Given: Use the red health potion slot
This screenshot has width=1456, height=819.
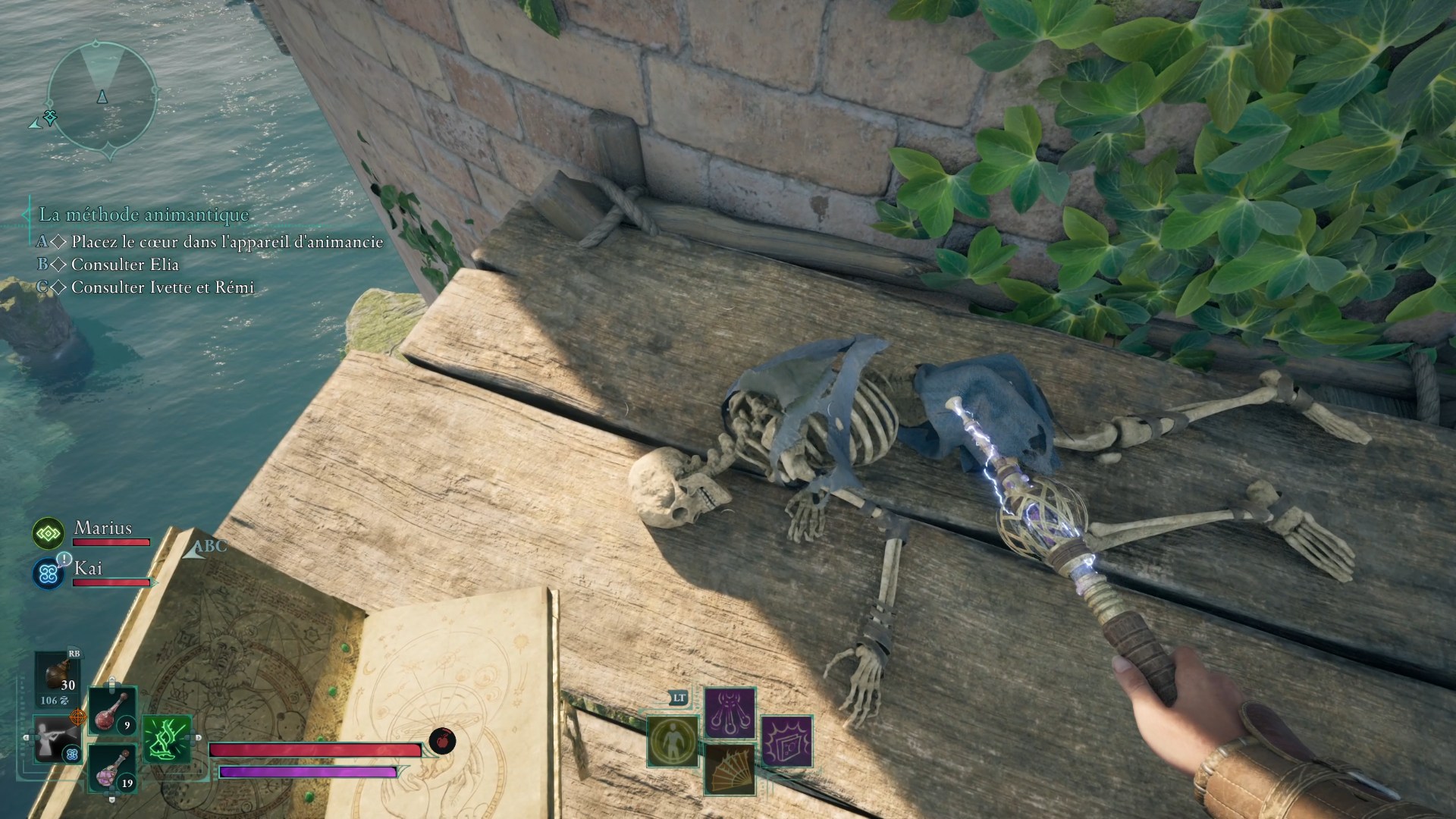Looking at the screenshot, I should point(113,711).
